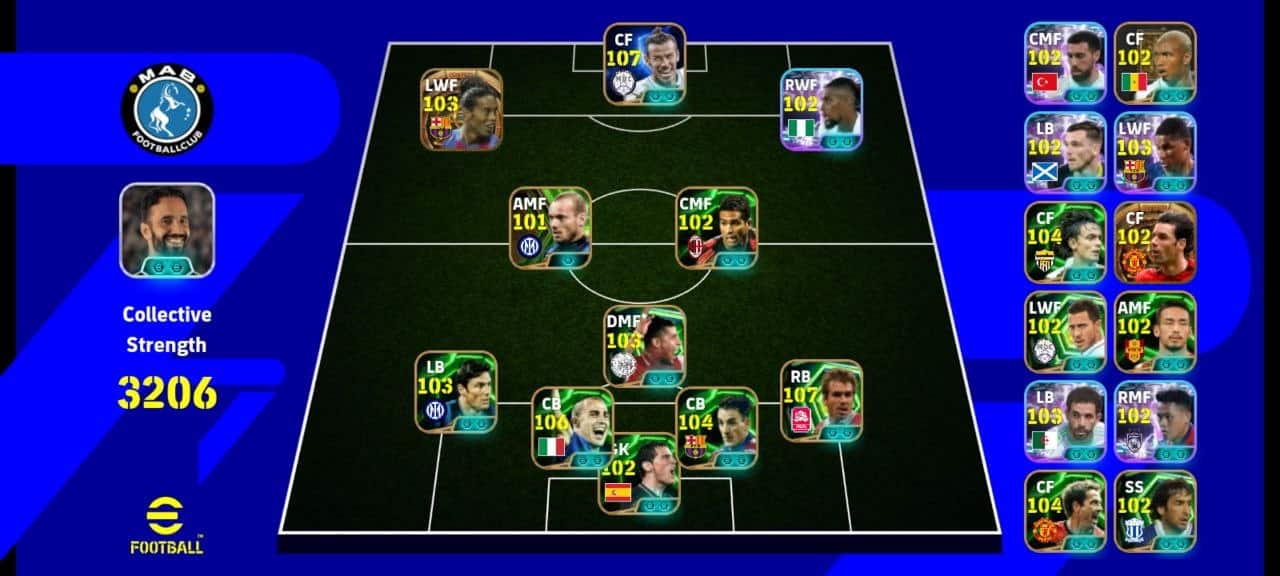
Task: Choose the LB 103 Inter defender card
Action: 456,391
